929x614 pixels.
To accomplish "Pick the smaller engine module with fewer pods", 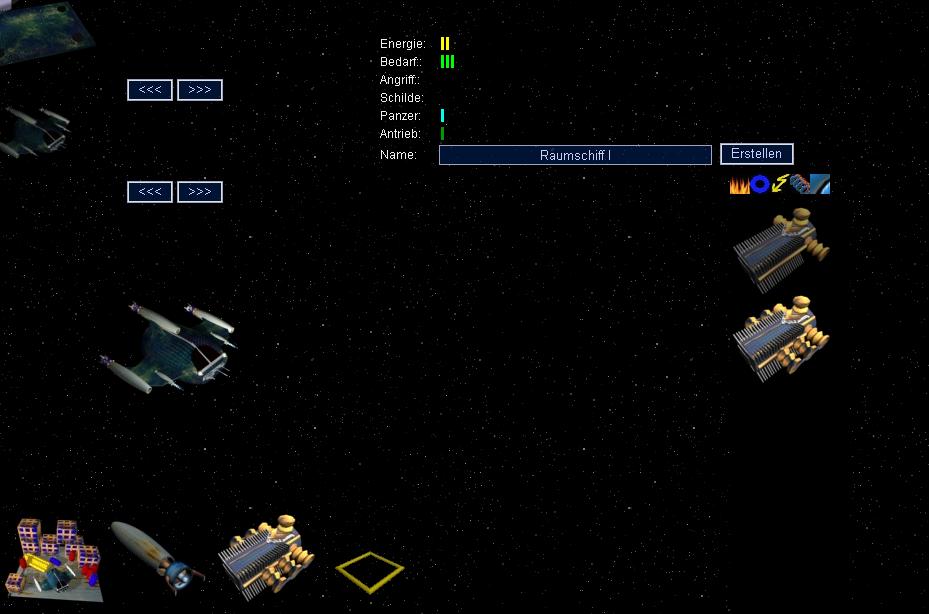I will tap(781, 247).
